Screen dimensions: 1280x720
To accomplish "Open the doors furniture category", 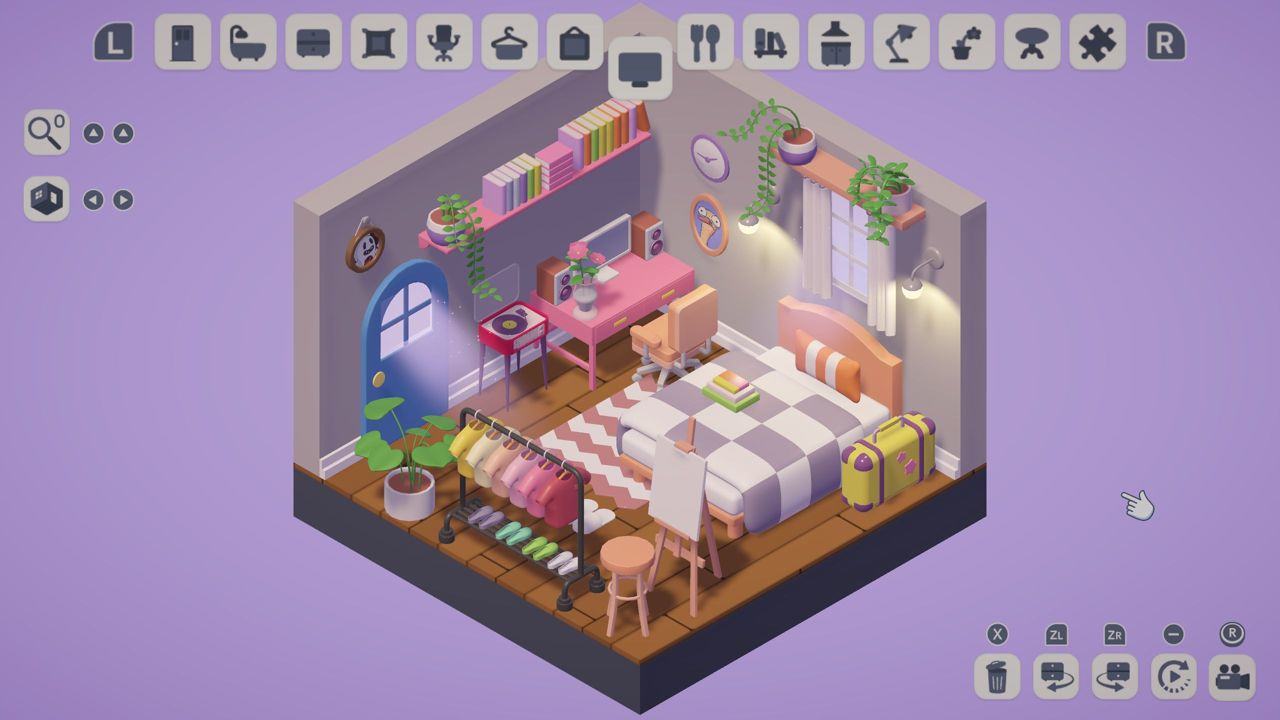I will 183,43.
